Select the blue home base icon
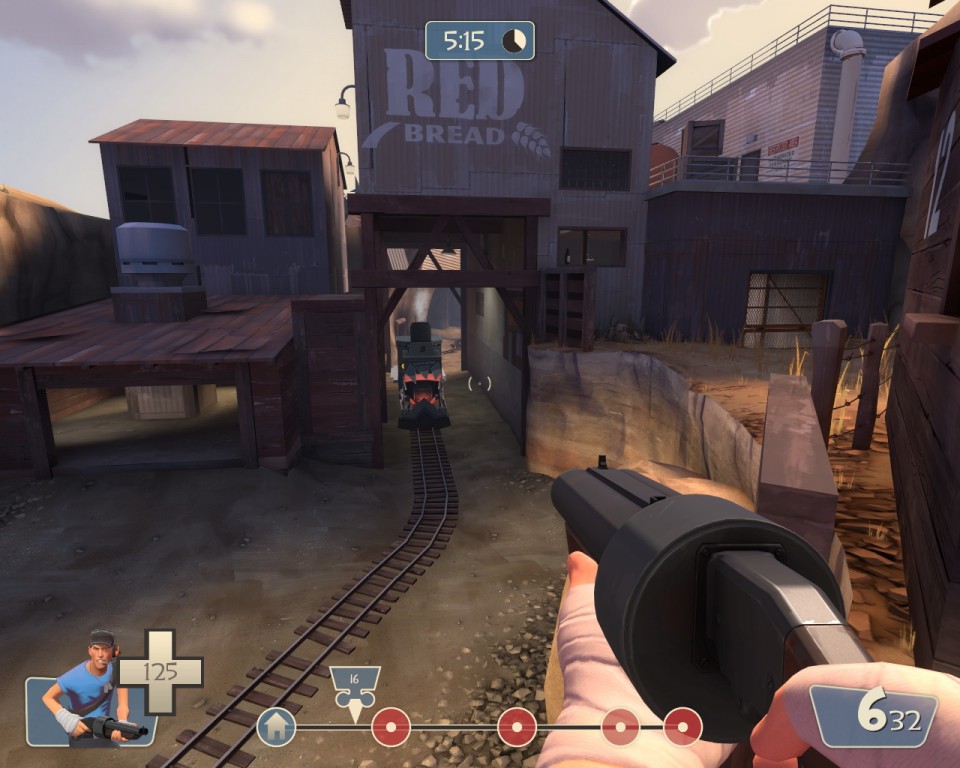Screen dimensions: 960x768 coord(276,726)
